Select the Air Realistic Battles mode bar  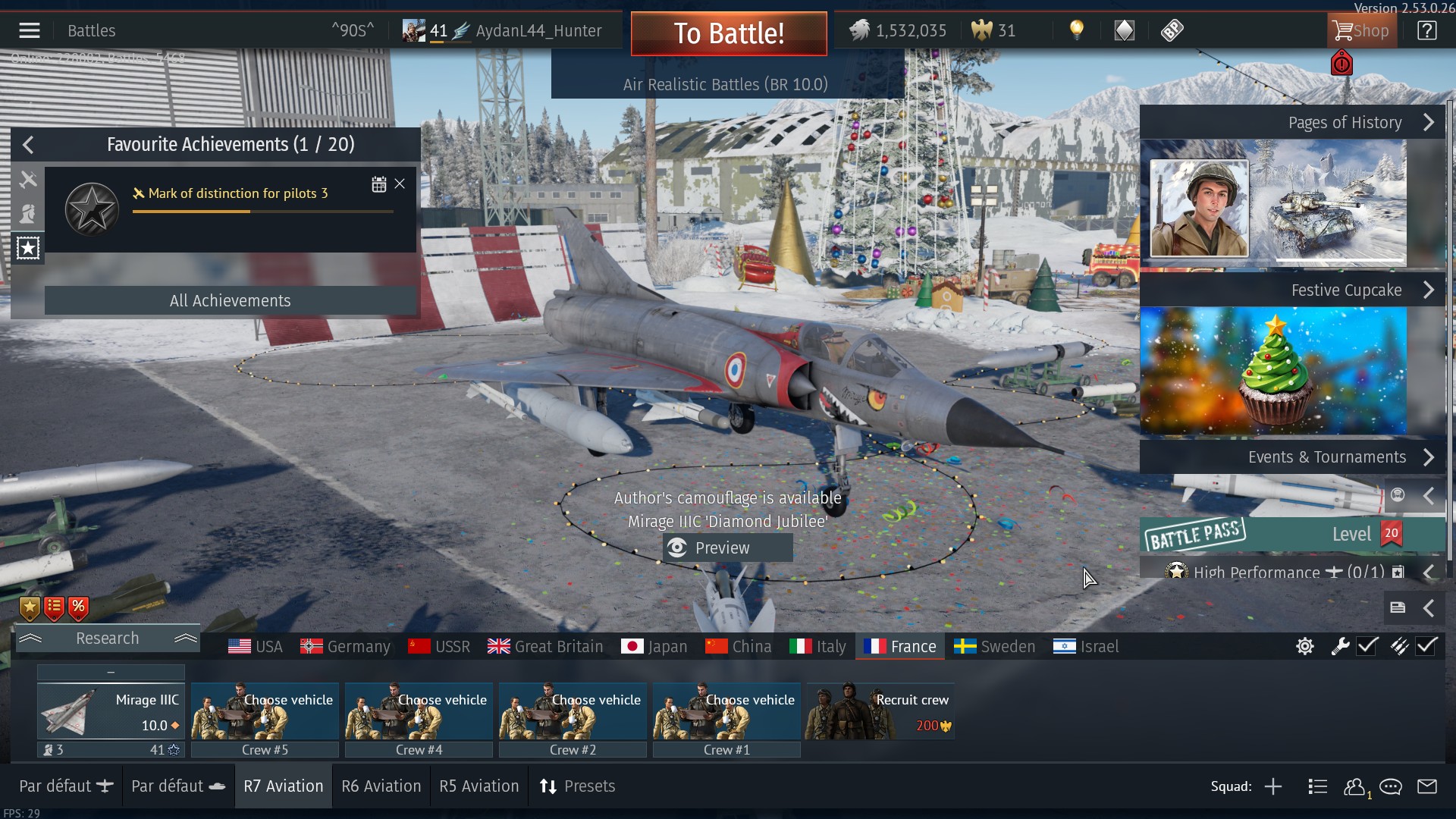click(725, 84)
